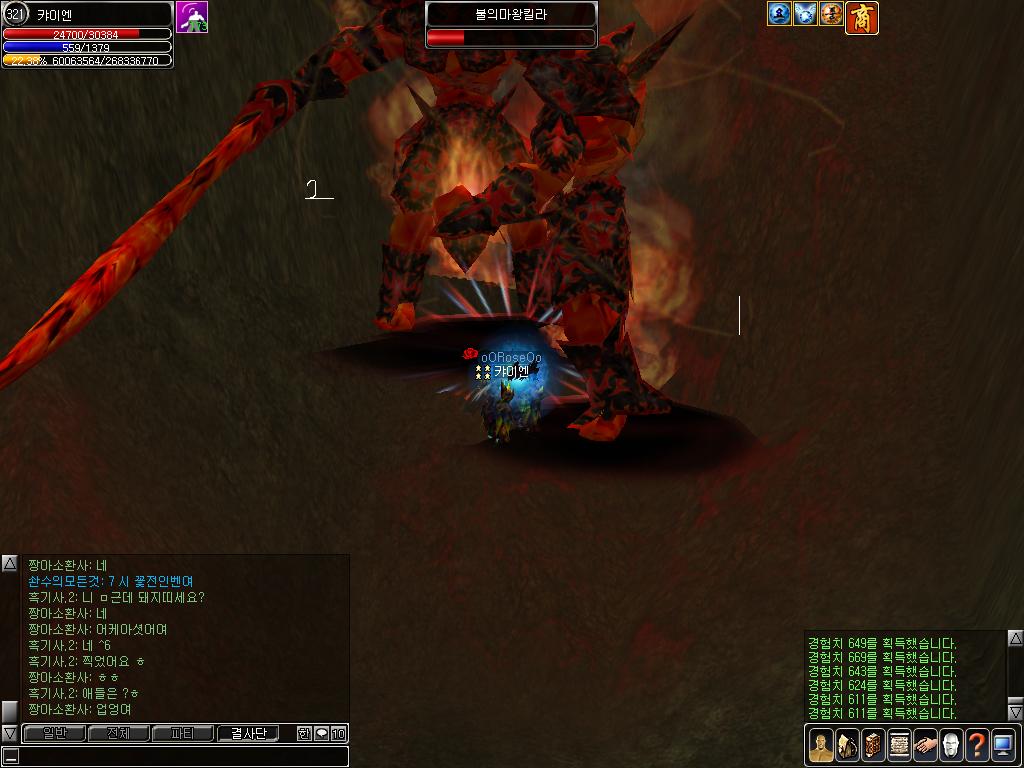Screen dimensions: 1024x768
Task: Click the purple skill icon beside the player name
Action: point(192,17)
